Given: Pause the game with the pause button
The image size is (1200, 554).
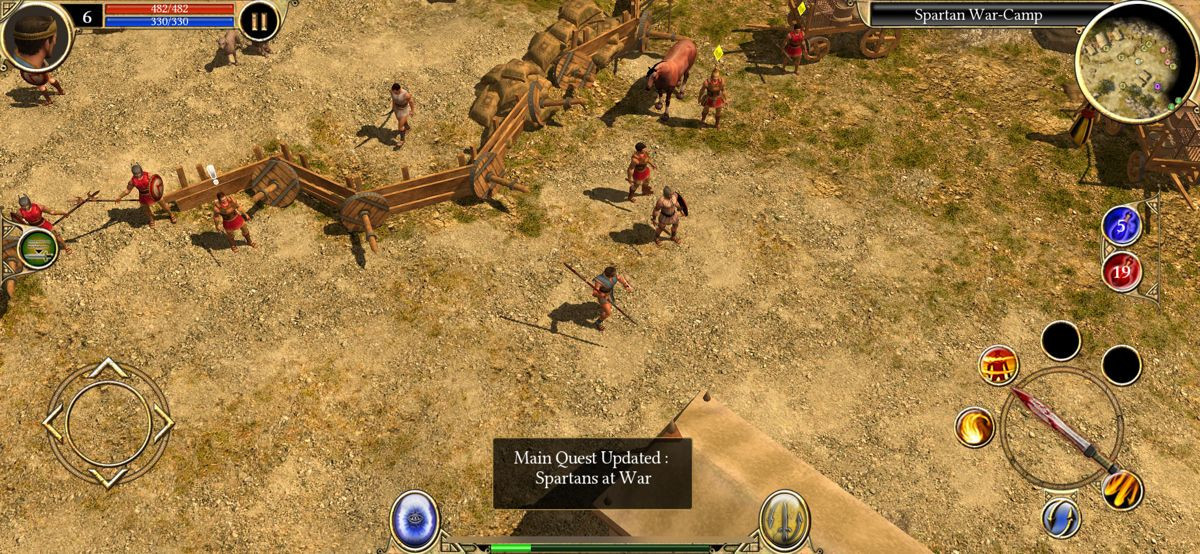Looking at the screenshot, I should click(258, 21).
